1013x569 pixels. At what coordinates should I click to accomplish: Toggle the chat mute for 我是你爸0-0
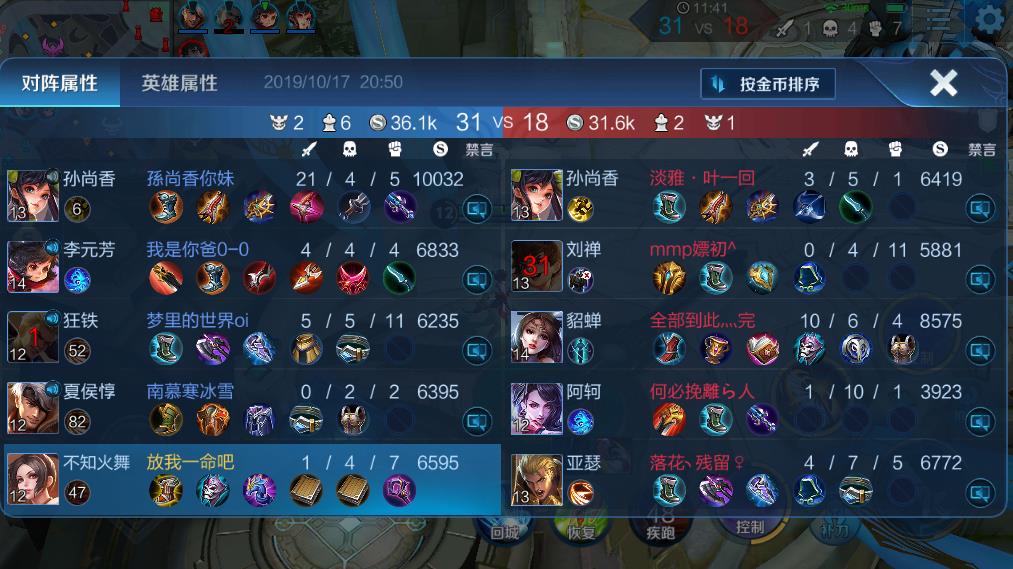coord(478,280)
